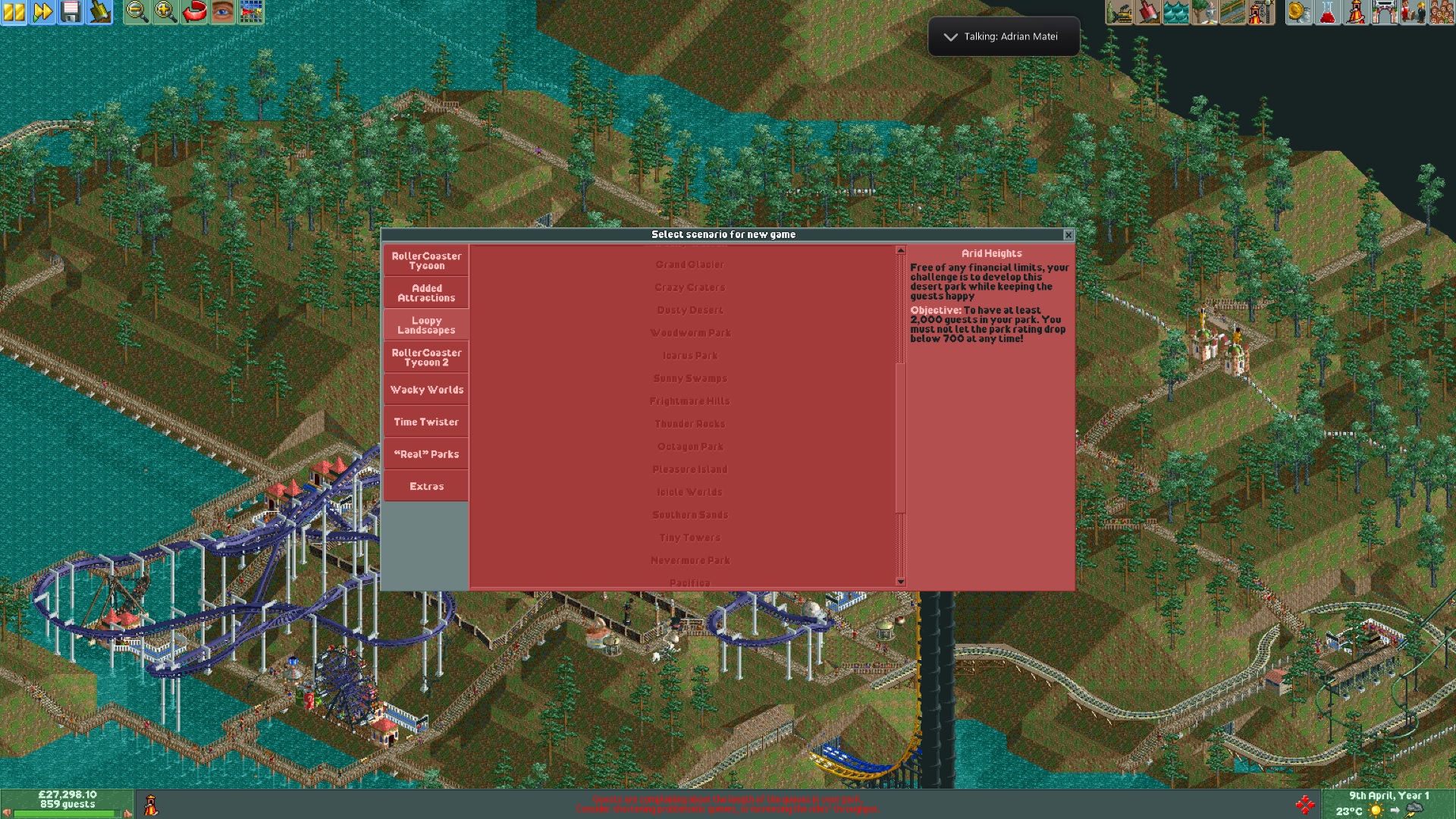Open finances with the coin icon
1456x819 pixels.
point(1298,13)
